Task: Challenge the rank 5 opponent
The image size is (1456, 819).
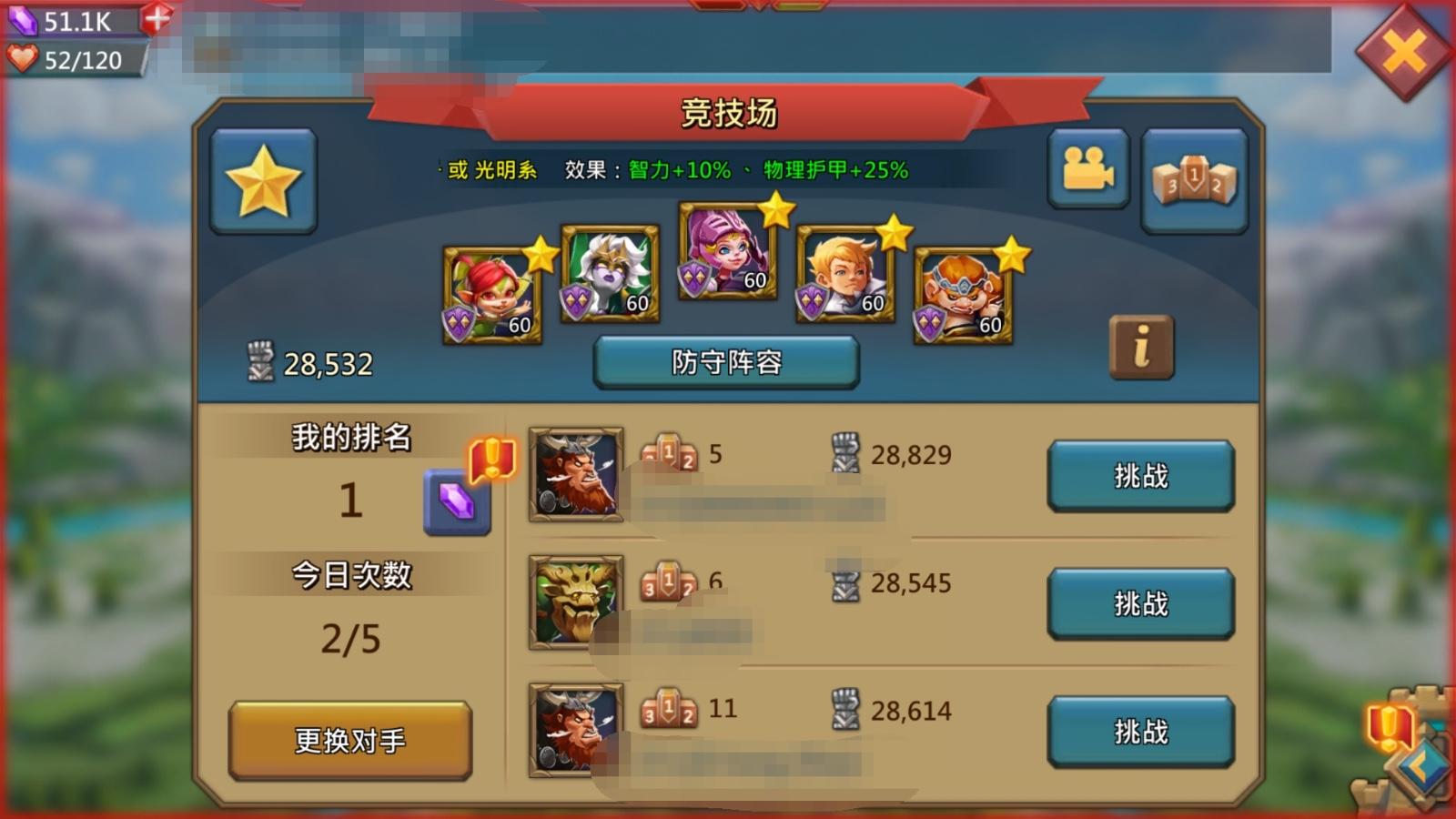Action: pos(1141,475)
